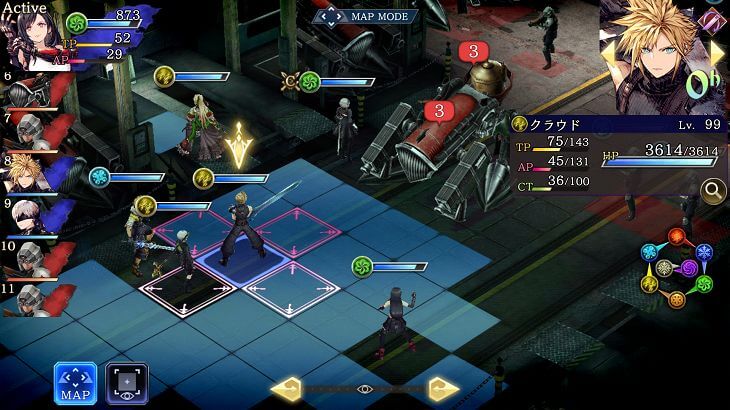Viewport: 730px width, 410px height.
Task: Select the dark blue tile under Cloud
Action: pyautogui.click(x=240, y=264)
